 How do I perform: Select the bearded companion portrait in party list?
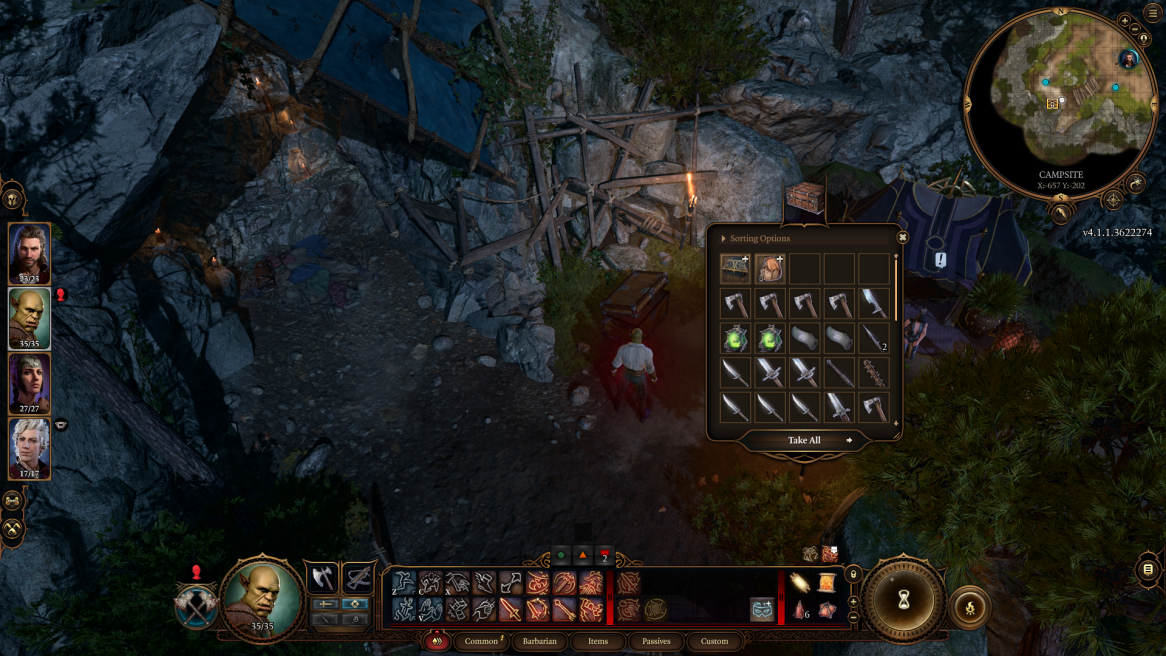(29, 252)
